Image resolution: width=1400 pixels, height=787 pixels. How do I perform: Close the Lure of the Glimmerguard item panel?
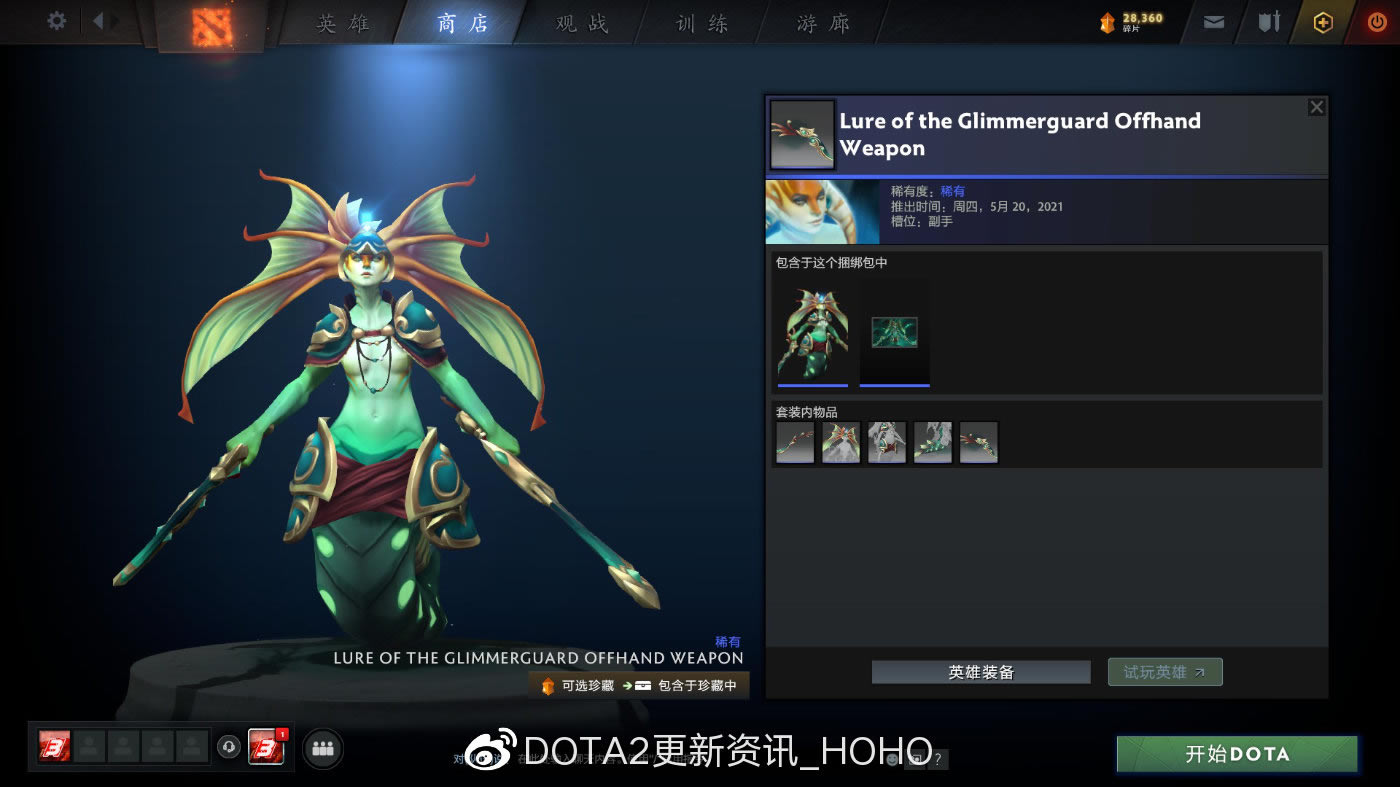[1316, 106]
